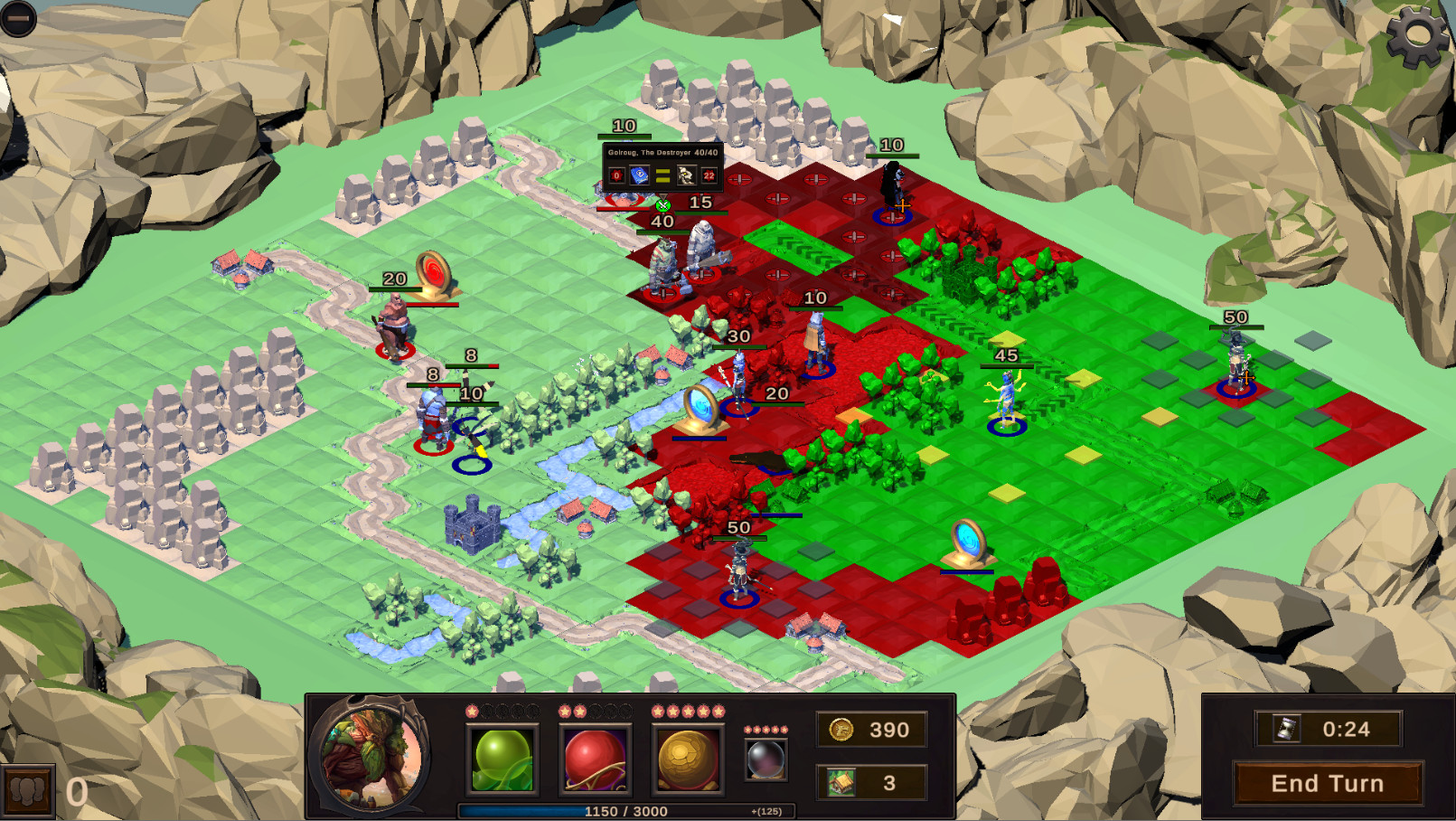Activate the red orb ability
This screenshot has width=1456, height=821.
click(x=595, y=760)
